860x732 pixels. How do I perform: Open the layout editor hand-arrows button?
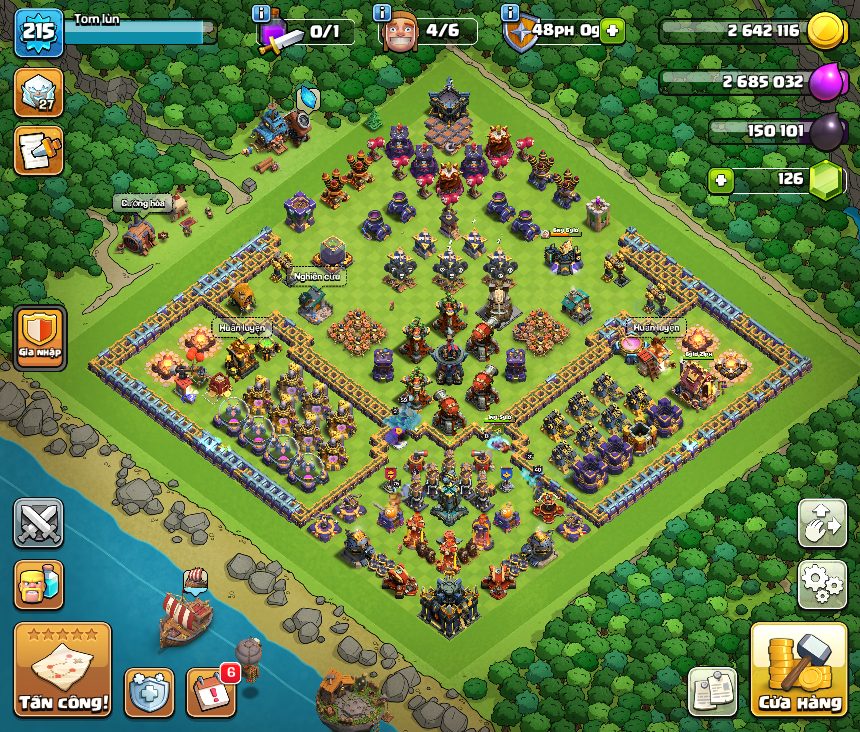point(822,524)
